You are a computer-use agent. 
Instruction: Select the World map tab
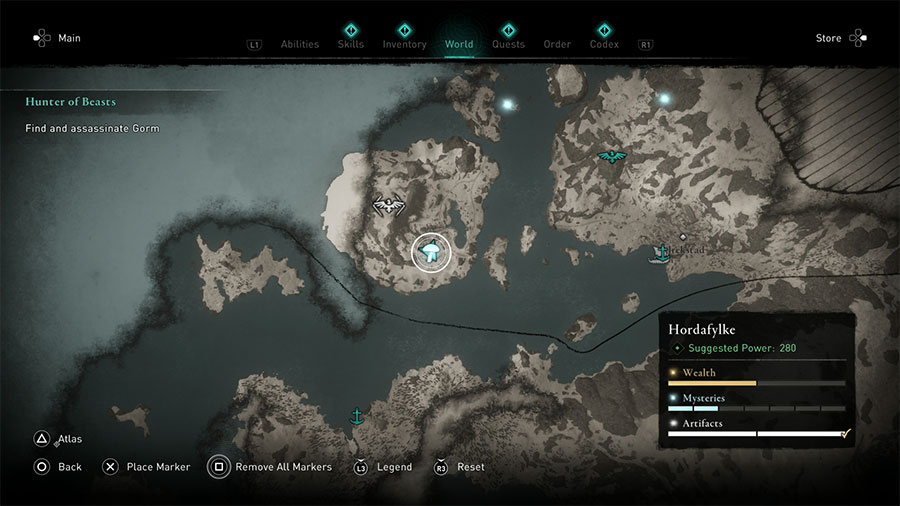click(x=459, y=44)
